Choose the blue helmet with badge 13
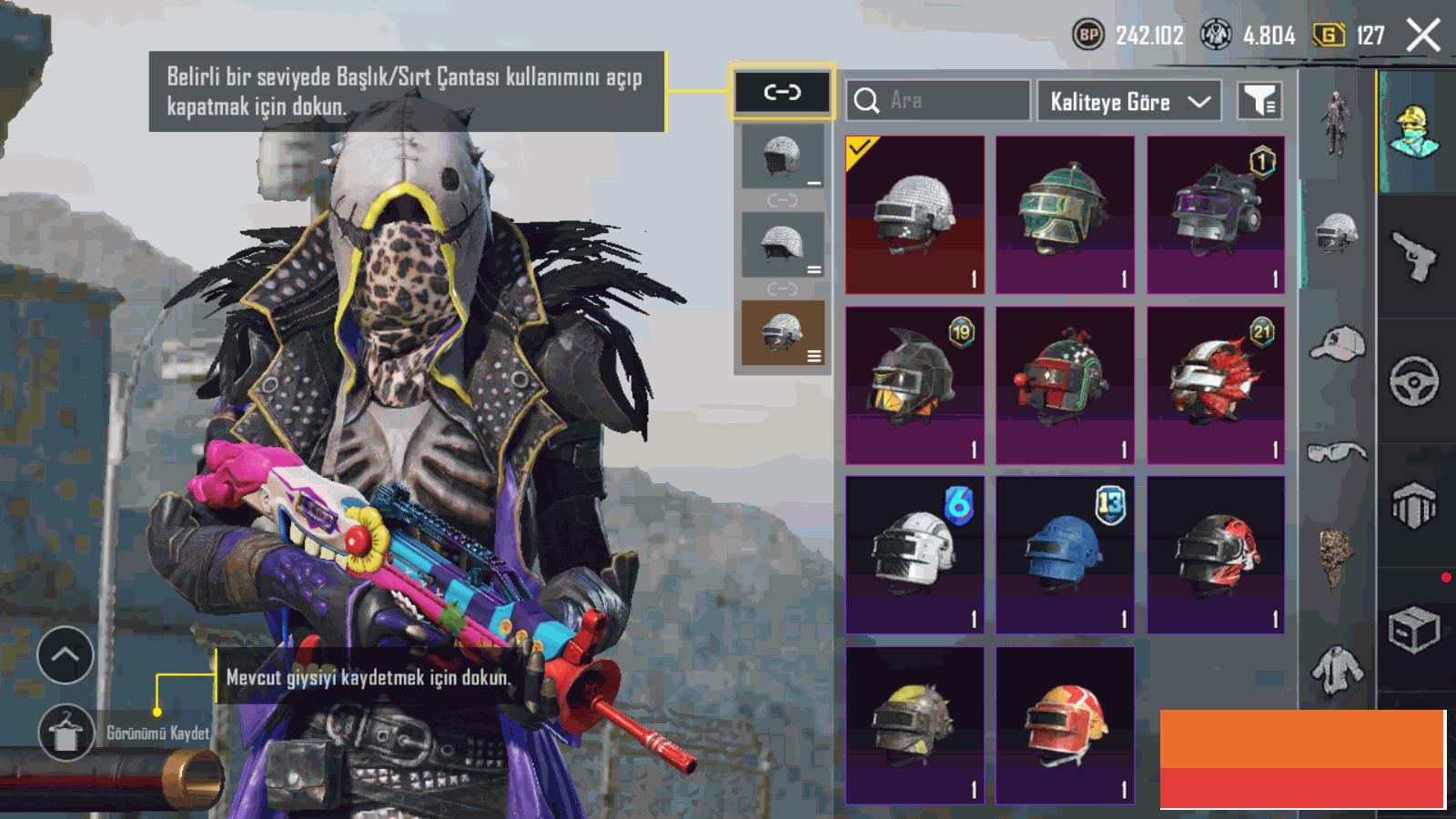 [x=1065, y=554]
